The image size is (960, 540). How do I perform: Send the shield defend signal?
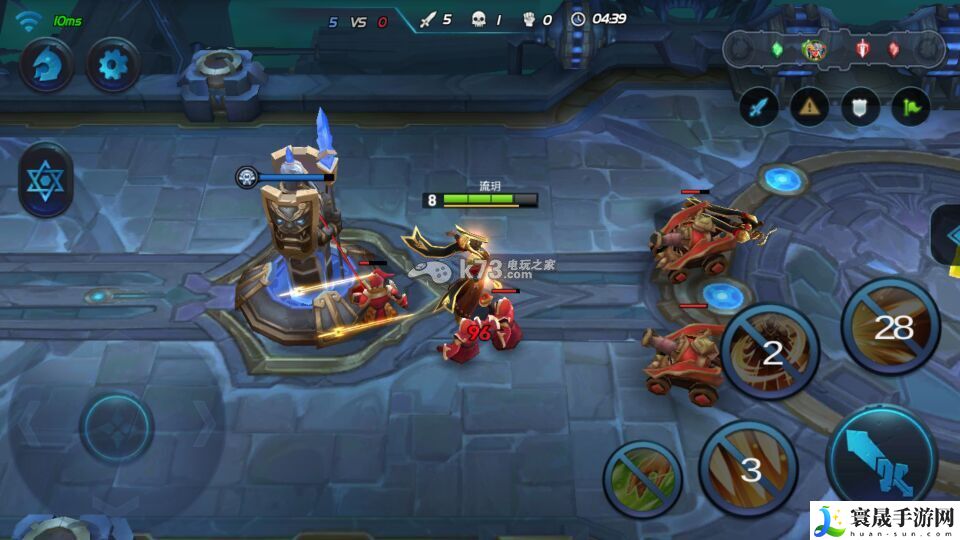[x=860, y=107]
